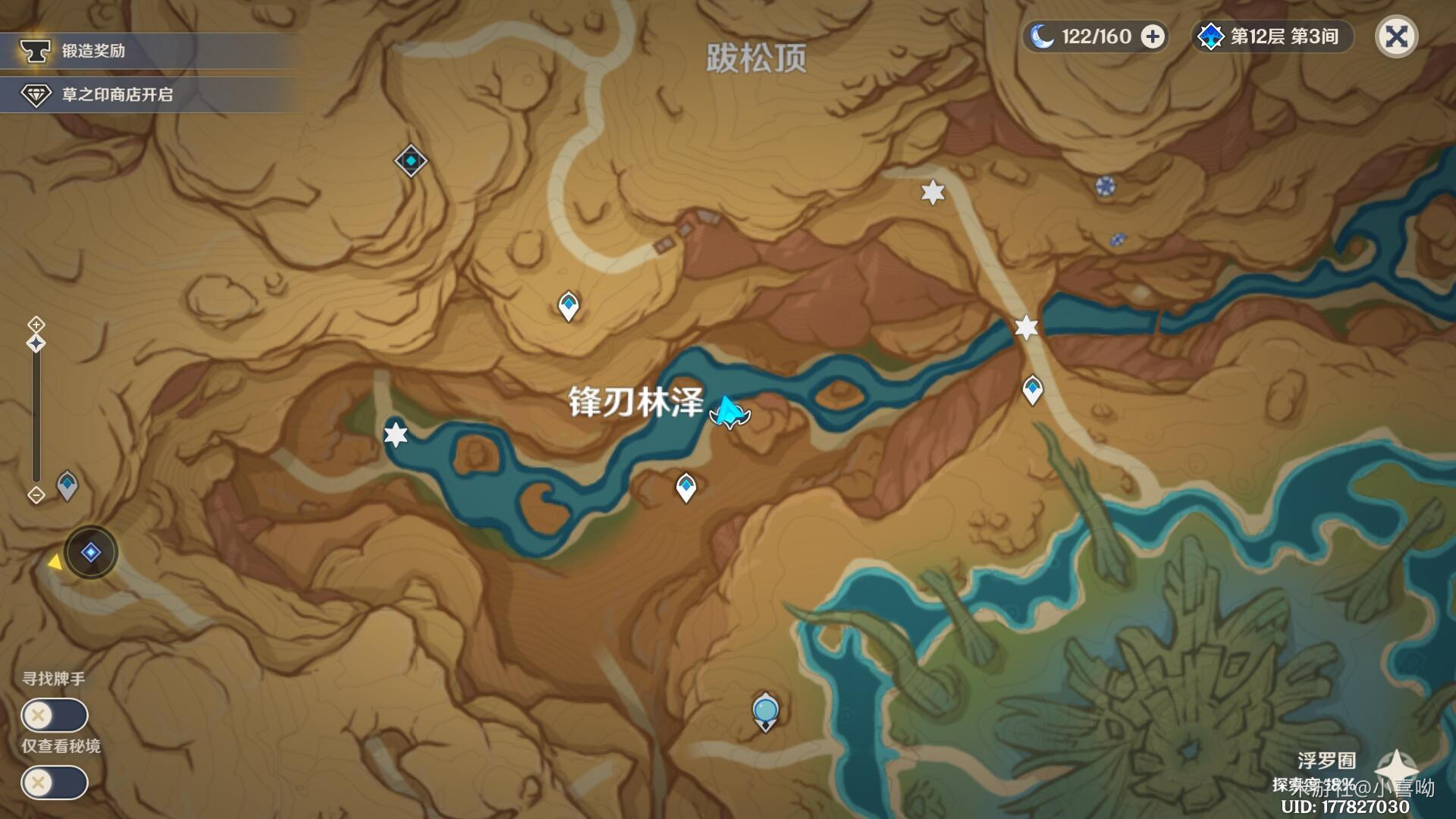Click the map zoom slider handle
This screenshot has width=1456, height=819.
(36, 344)
